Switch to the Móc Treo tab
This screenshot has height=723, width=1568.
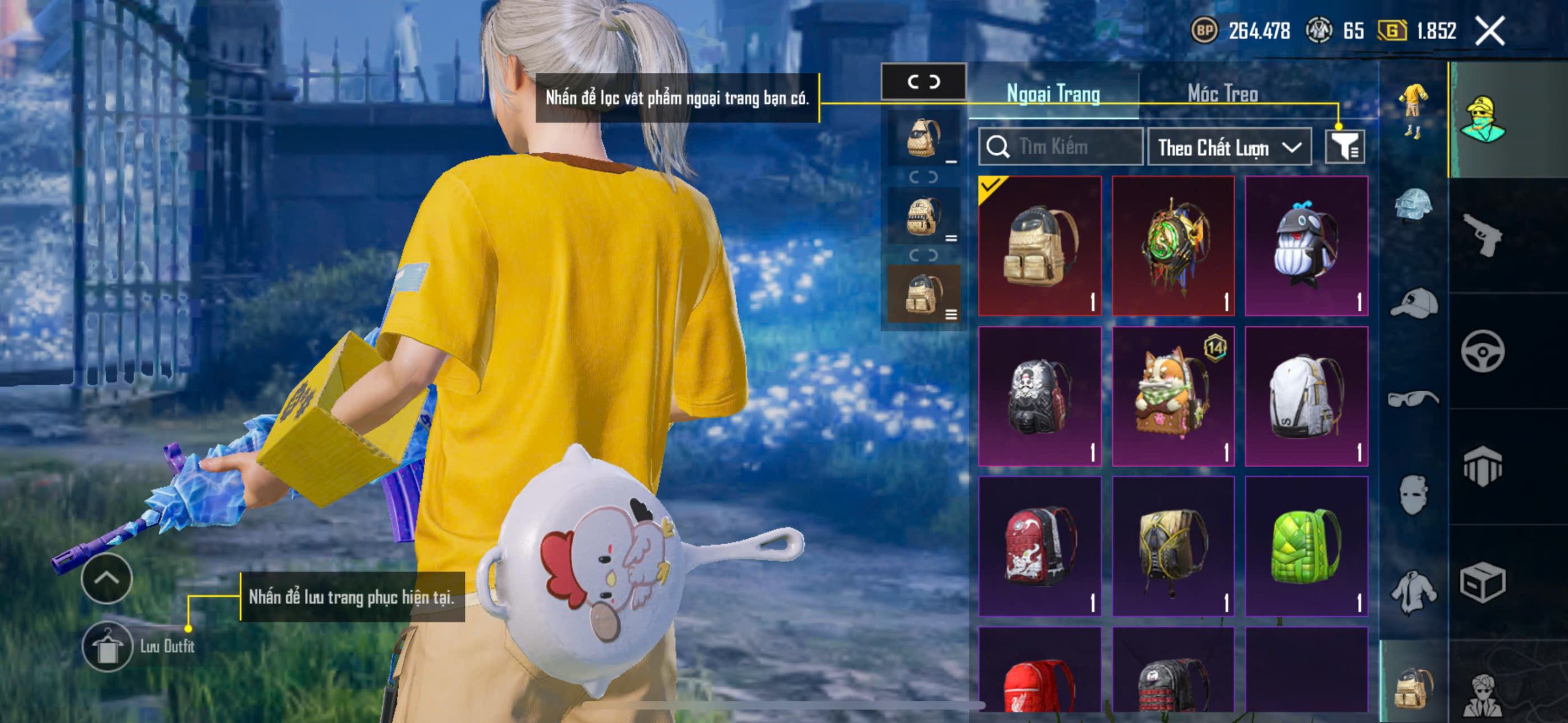click(x=1223, y=94)
